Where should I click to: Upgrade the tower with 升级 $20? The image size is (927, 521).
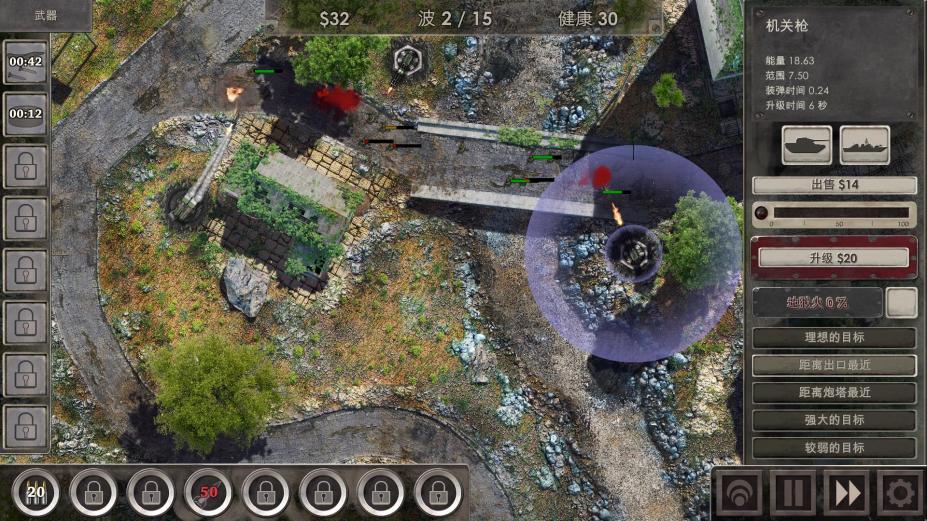pos(834,259)
